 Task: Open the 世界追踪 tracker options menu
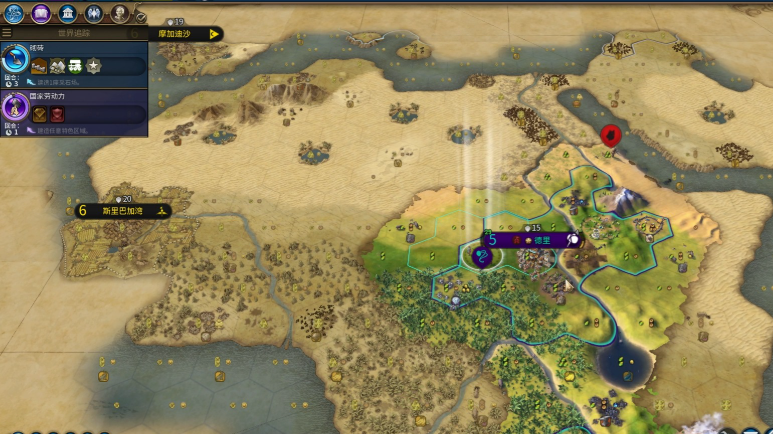pyautogui.click(x=7, y=33)
